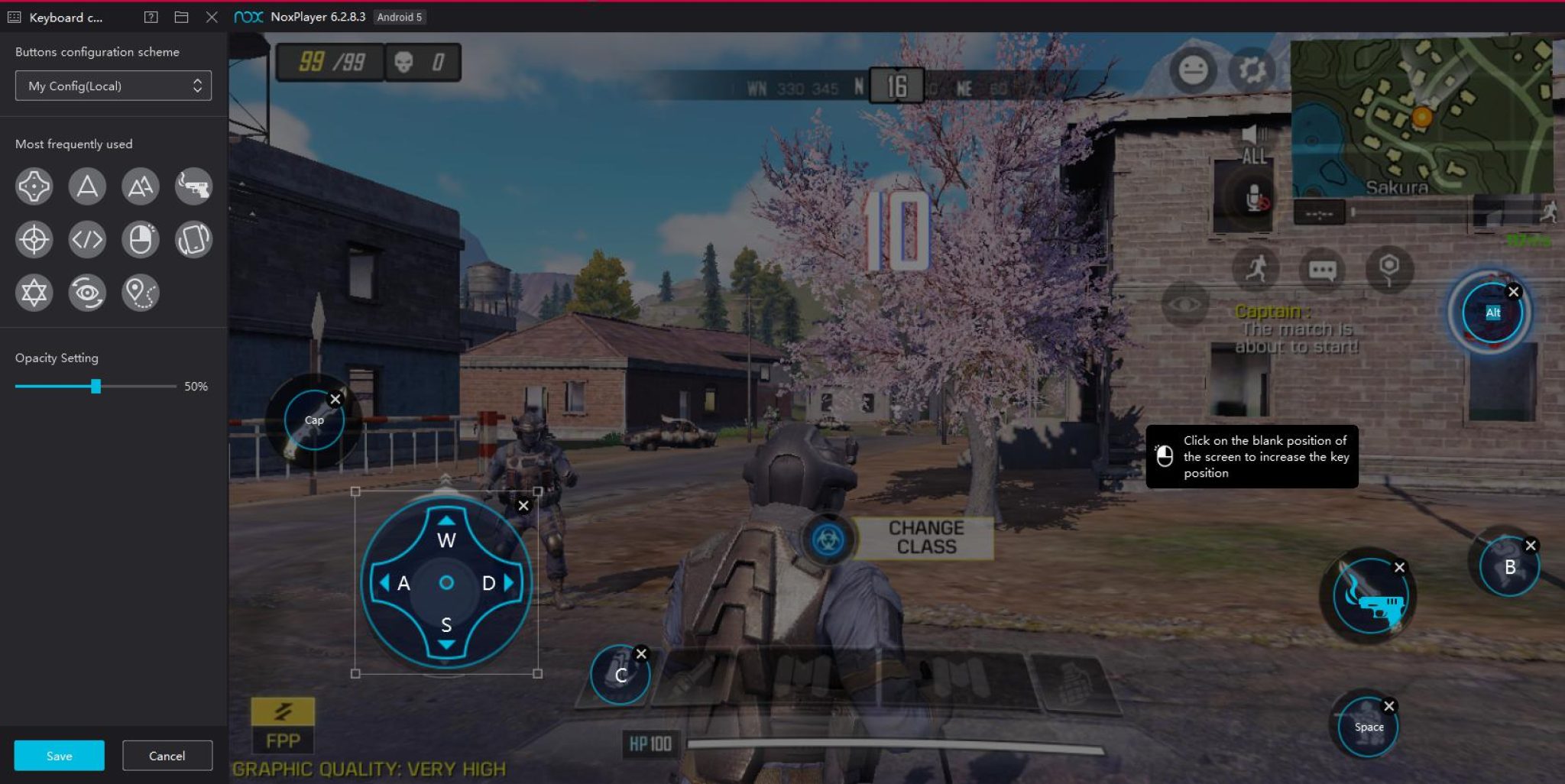Open the game settings gear

click(x=1251, y=70)
